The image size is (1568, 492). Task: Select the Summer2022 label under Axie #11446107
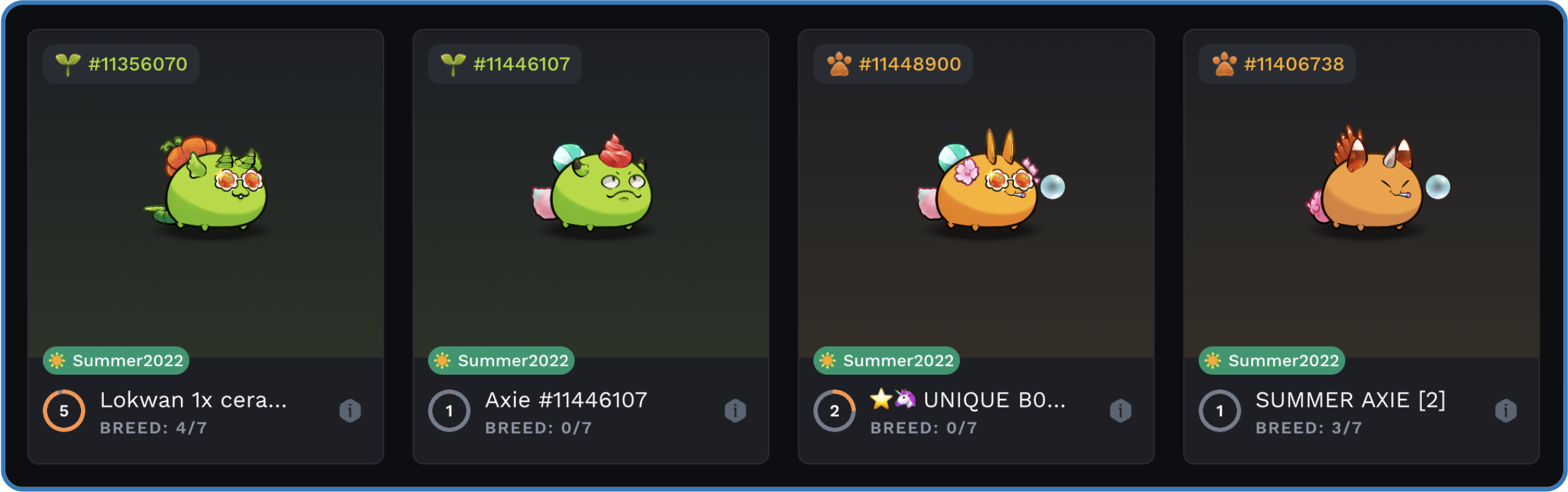tap(501, 361)
